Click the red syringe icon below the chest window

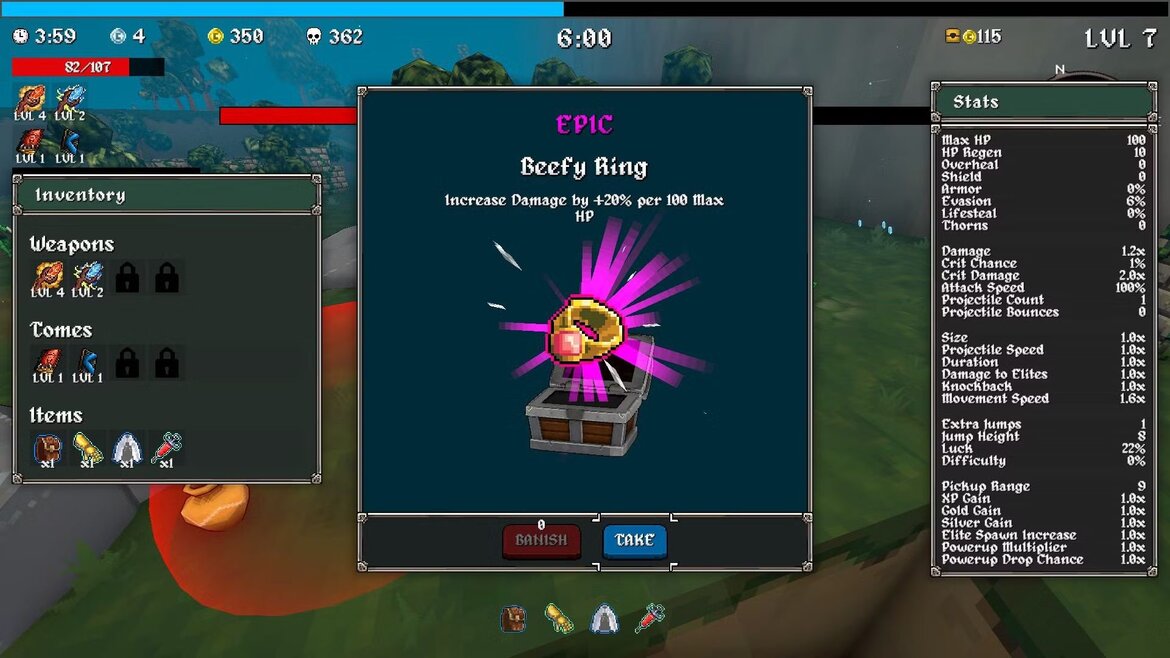click(650, 618)
